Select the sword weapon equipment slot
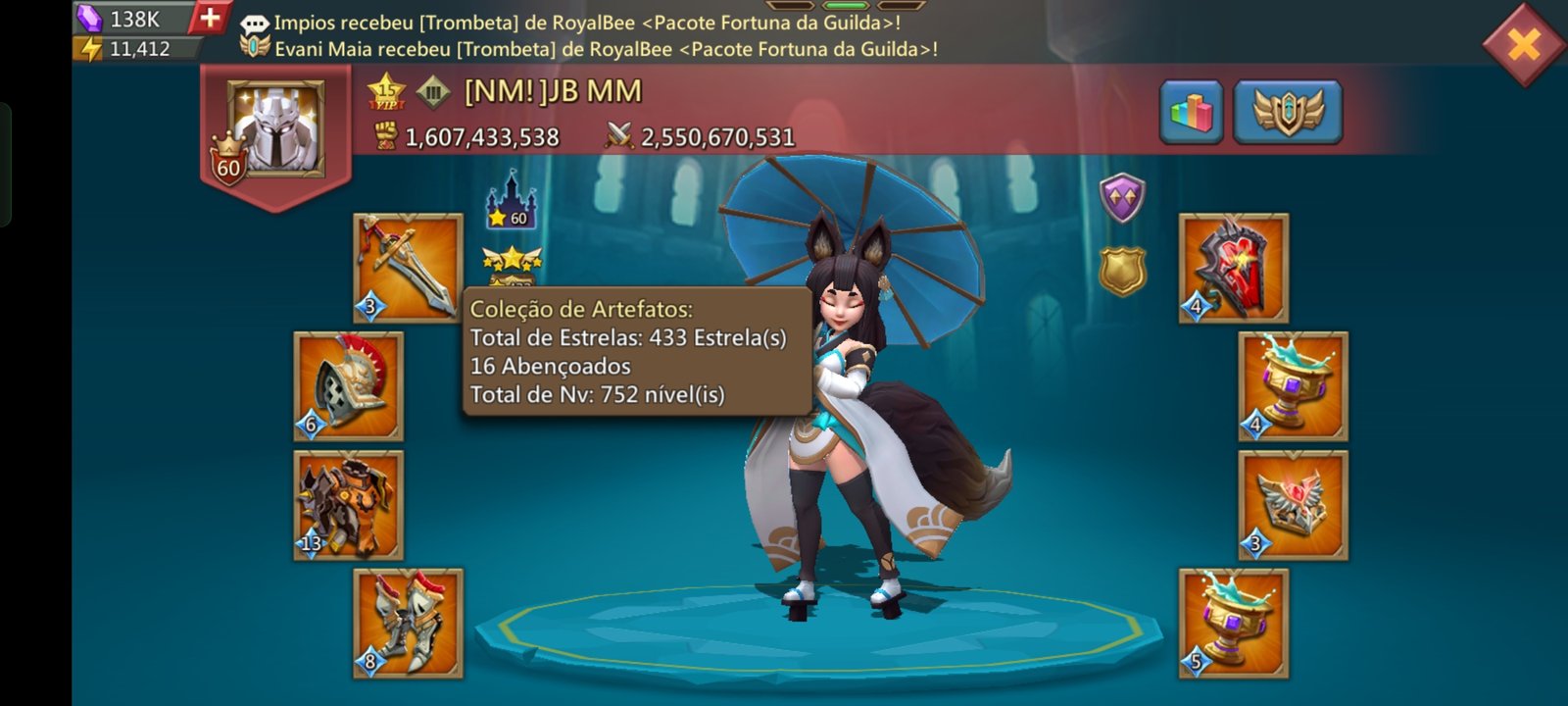 click(408, 267)
